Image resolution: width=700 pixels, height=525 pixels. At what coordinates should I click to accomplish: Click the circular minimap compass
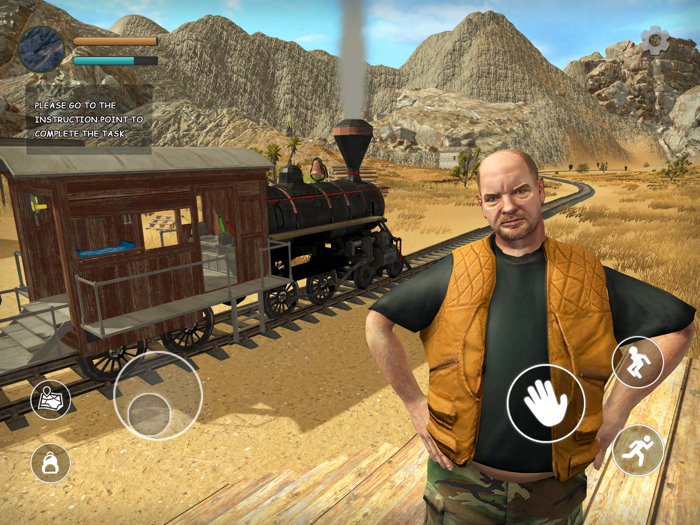41,49
